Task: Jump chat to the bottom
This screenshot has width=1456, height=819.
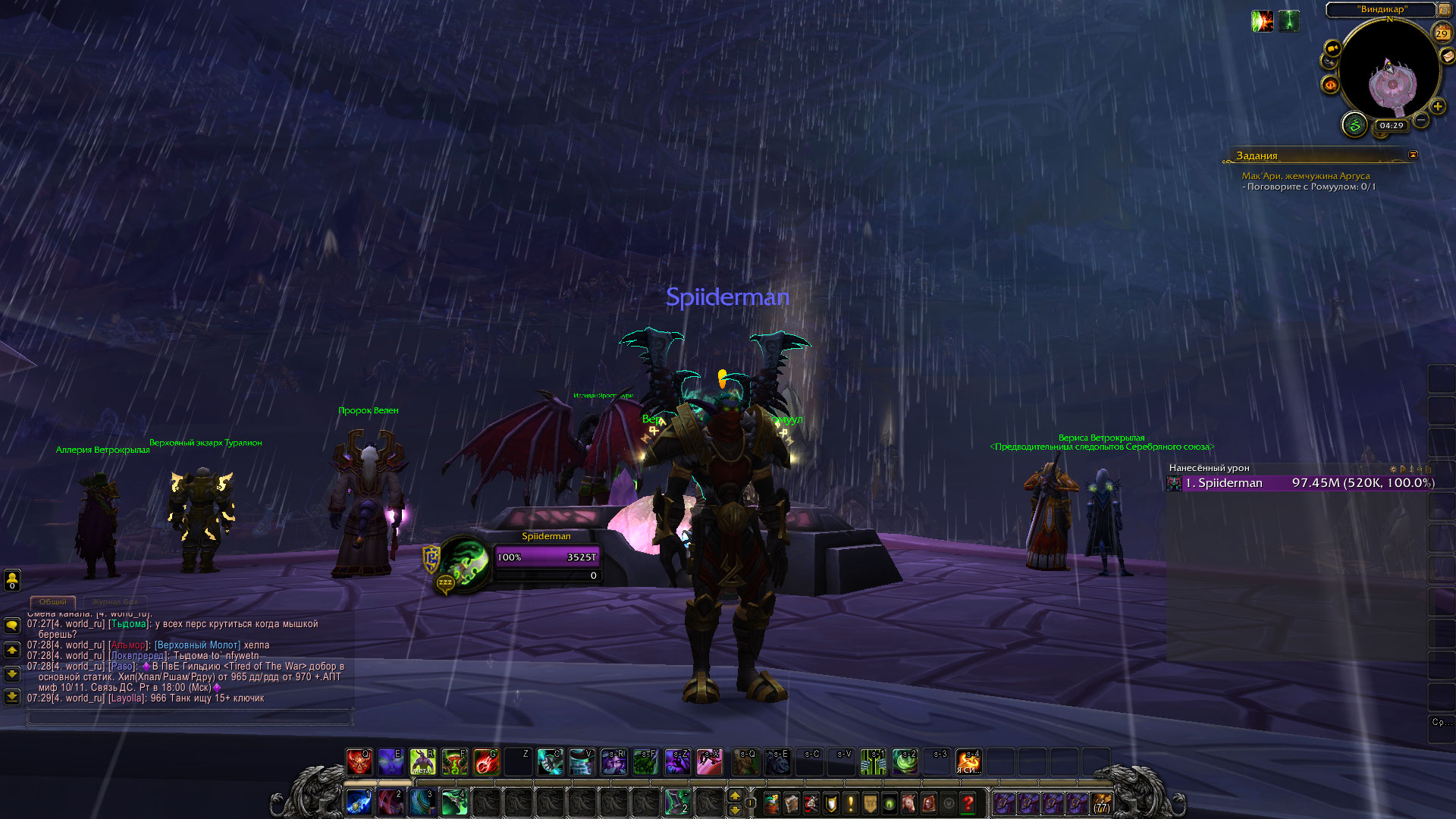Action: click(x=12, y=696)
